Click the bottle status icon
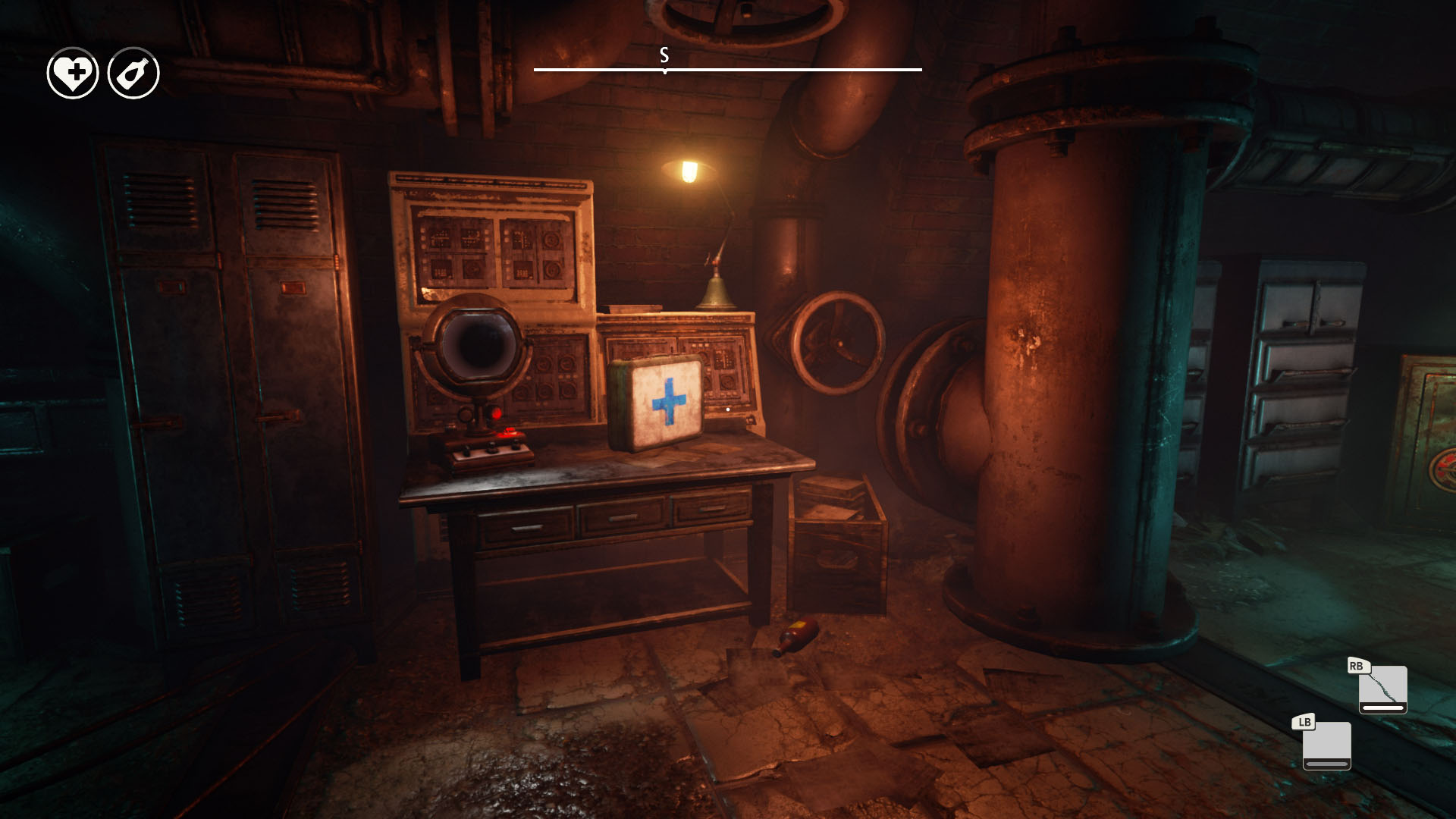The width and height of the screenshot is (1456, 819). [x=133, y=74]
